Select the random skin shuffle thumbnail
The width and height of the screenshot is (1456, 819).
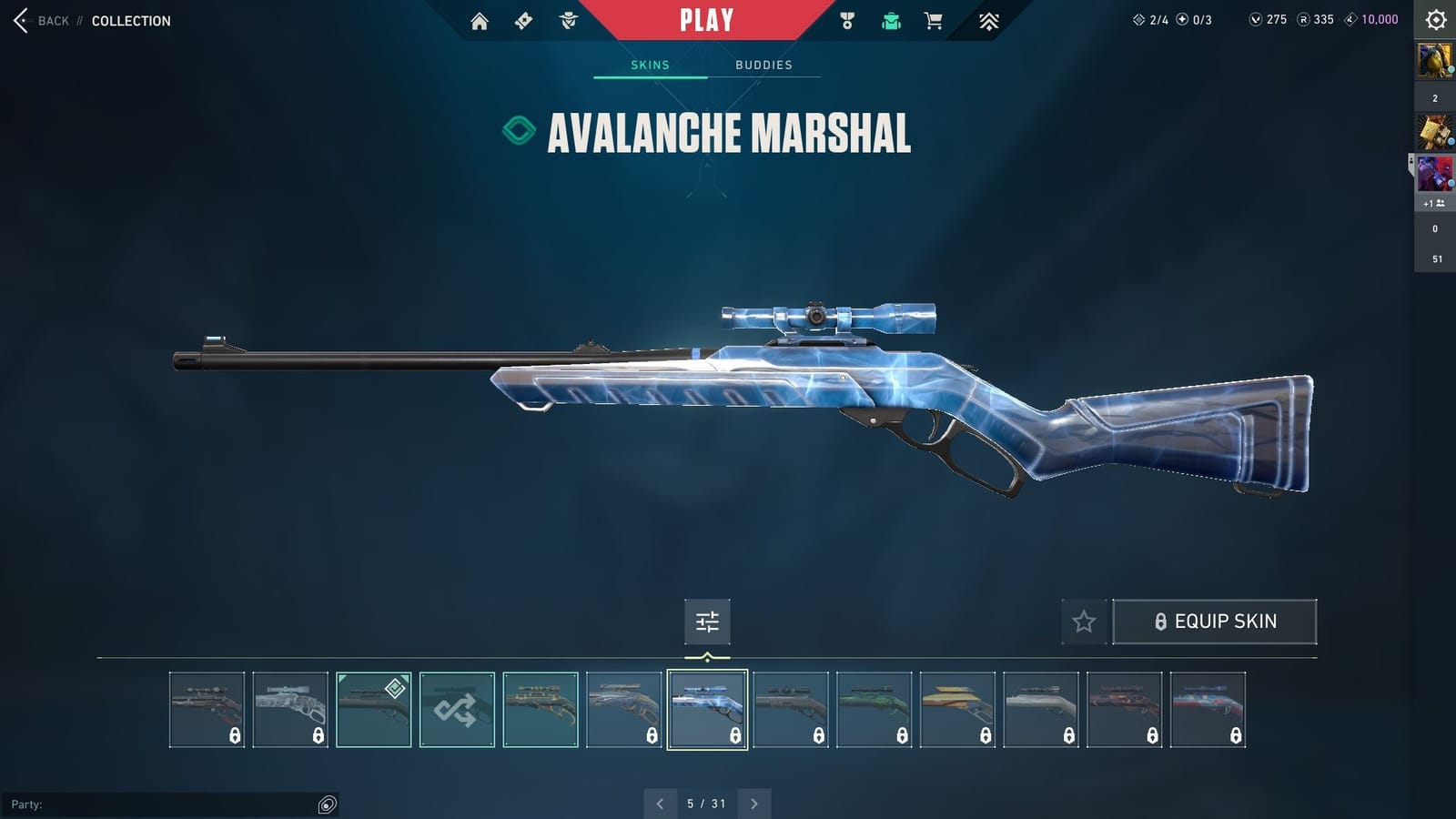click(457, 710)
